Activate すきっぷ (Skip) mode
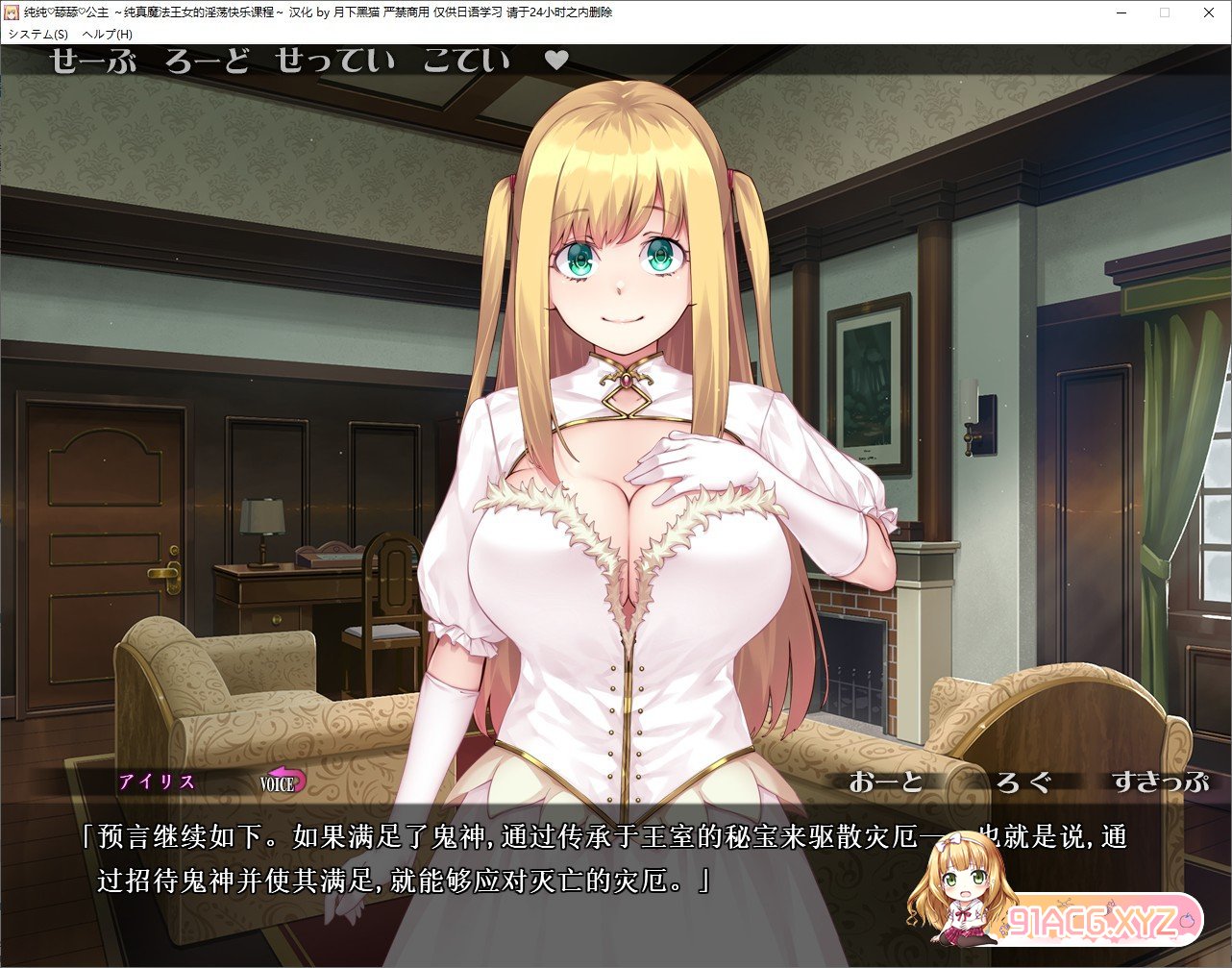The height and width of the screenshot is (968, 1232). (x=1160, y=782)
